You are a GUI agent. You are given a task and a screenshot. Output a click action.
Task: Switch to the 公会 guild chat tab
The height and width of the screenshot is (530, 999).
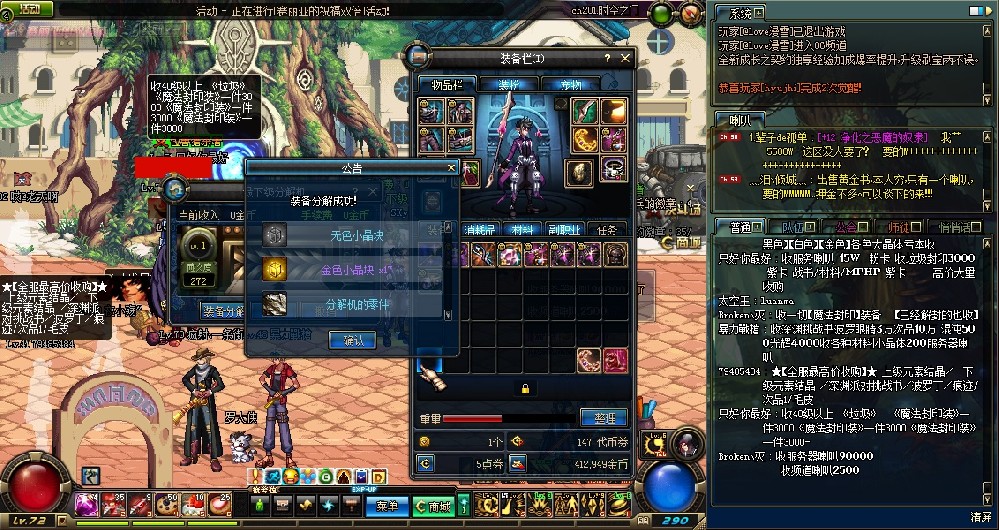tap(848, 227)
